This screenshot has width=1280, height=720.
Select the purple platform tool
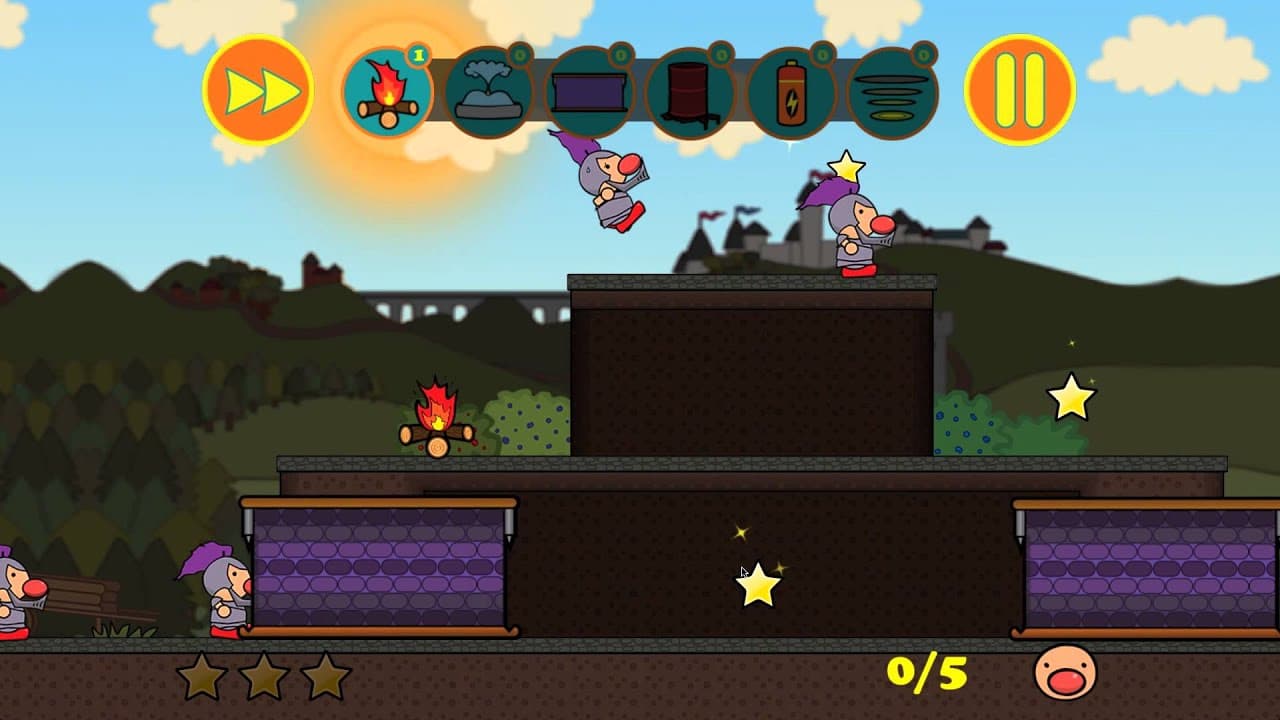[591, 90]
